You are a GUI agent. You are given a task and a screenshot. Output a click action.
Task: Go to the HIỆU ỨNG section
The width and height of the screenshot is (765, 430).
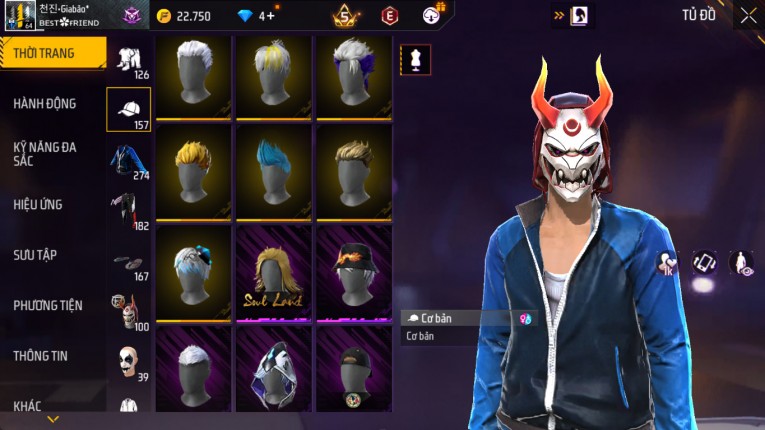[38, 204]
